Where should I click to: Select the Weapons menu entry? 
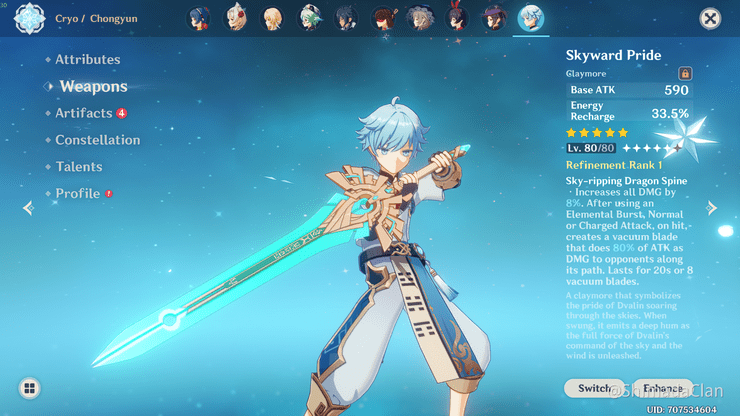coord(93,87)
